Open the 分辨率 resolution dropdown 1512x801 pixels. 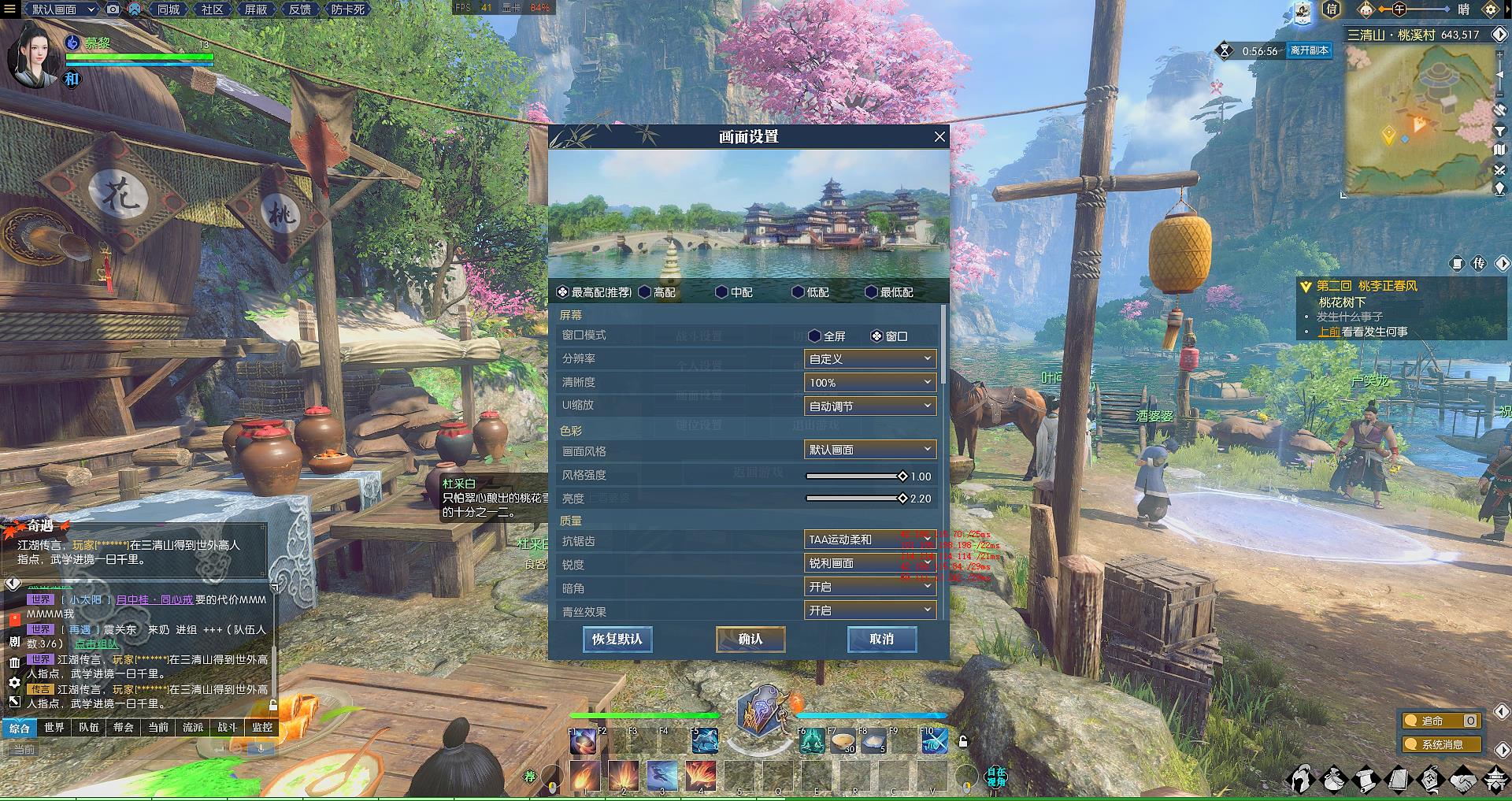[x=869, y=359]
